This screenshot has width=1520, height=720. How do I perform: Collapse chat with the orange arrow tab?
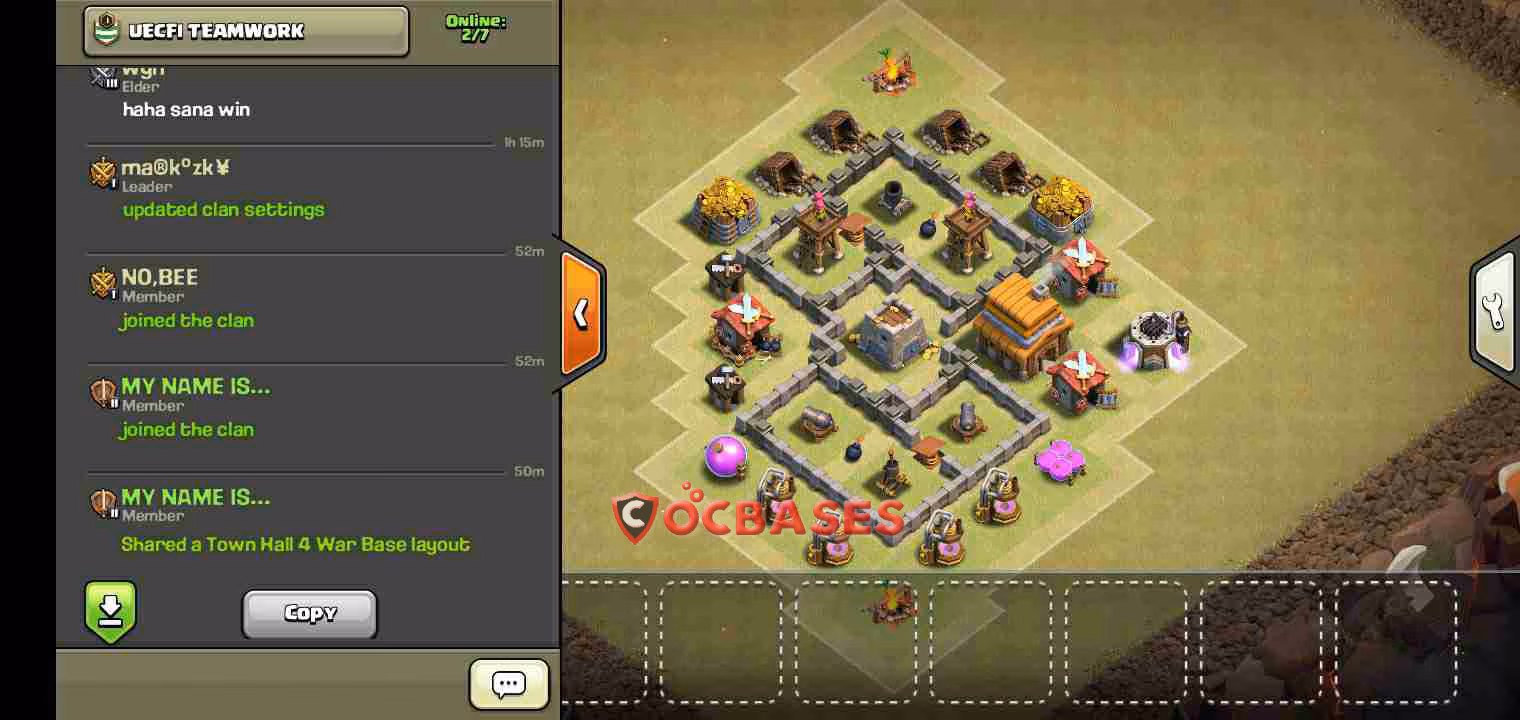tap(581, 315)
